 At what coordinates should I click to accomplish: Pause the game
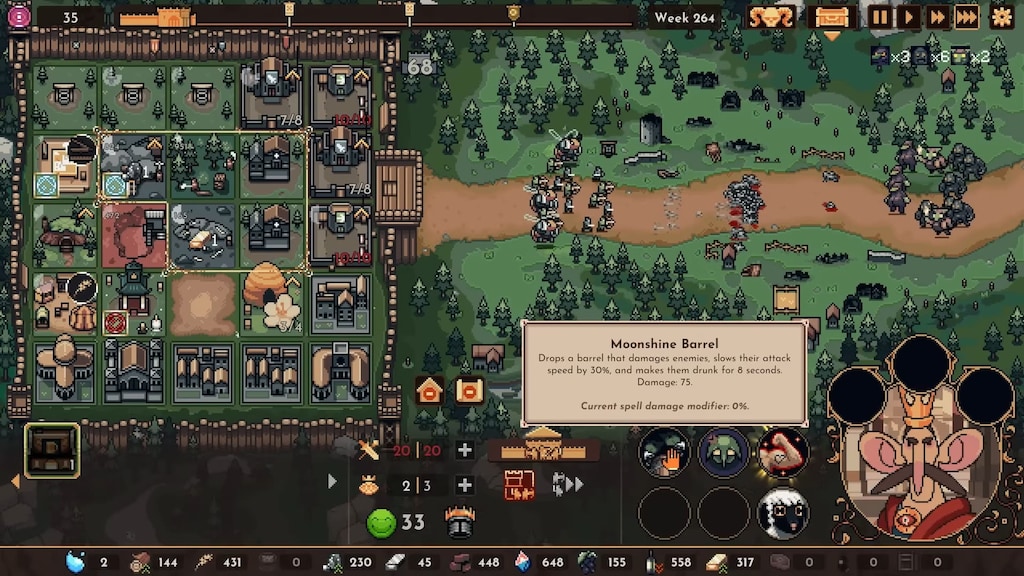[881, 17]
